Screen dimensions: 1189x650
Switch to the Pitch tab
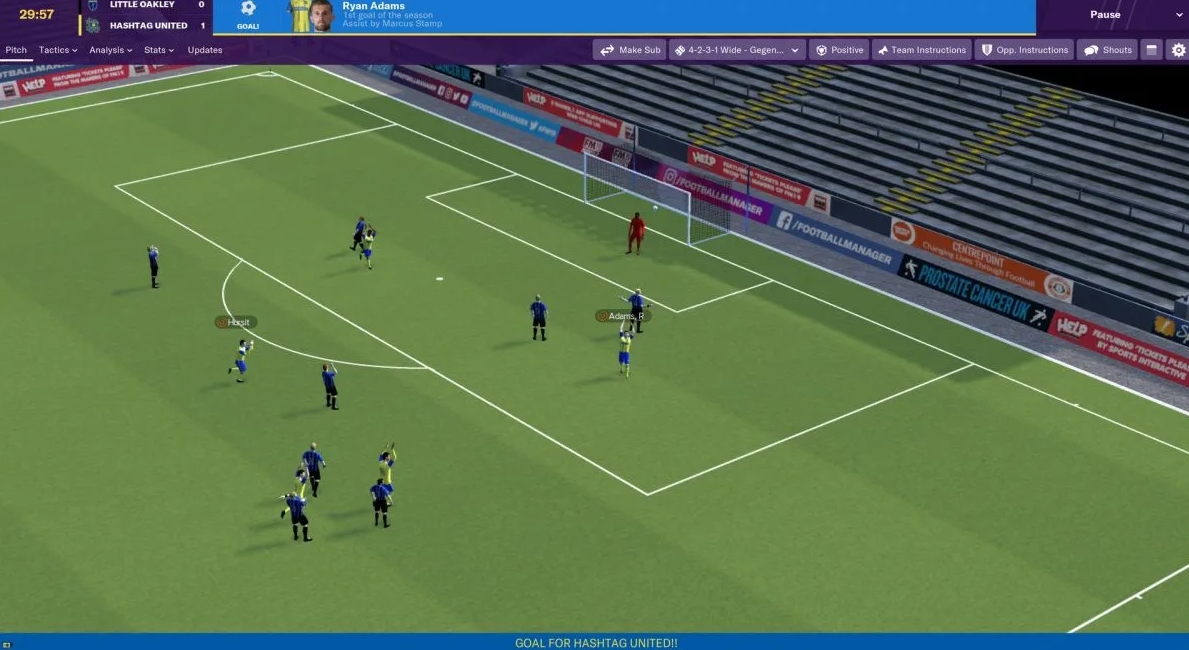(16, 50)
